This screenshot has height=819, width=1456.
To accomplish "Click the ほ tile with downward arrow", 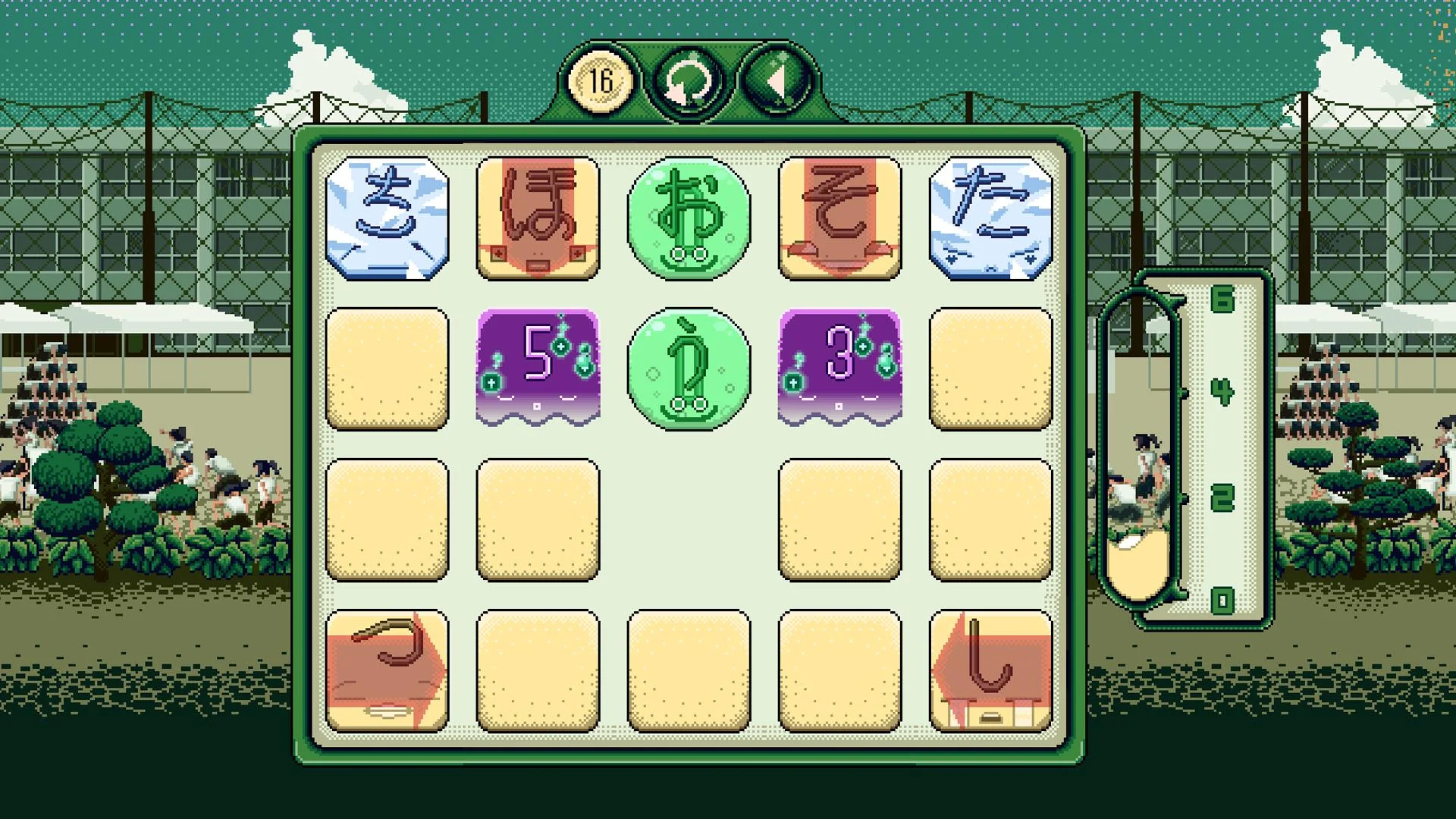I will pyautogui.click(x=537, y=218).
